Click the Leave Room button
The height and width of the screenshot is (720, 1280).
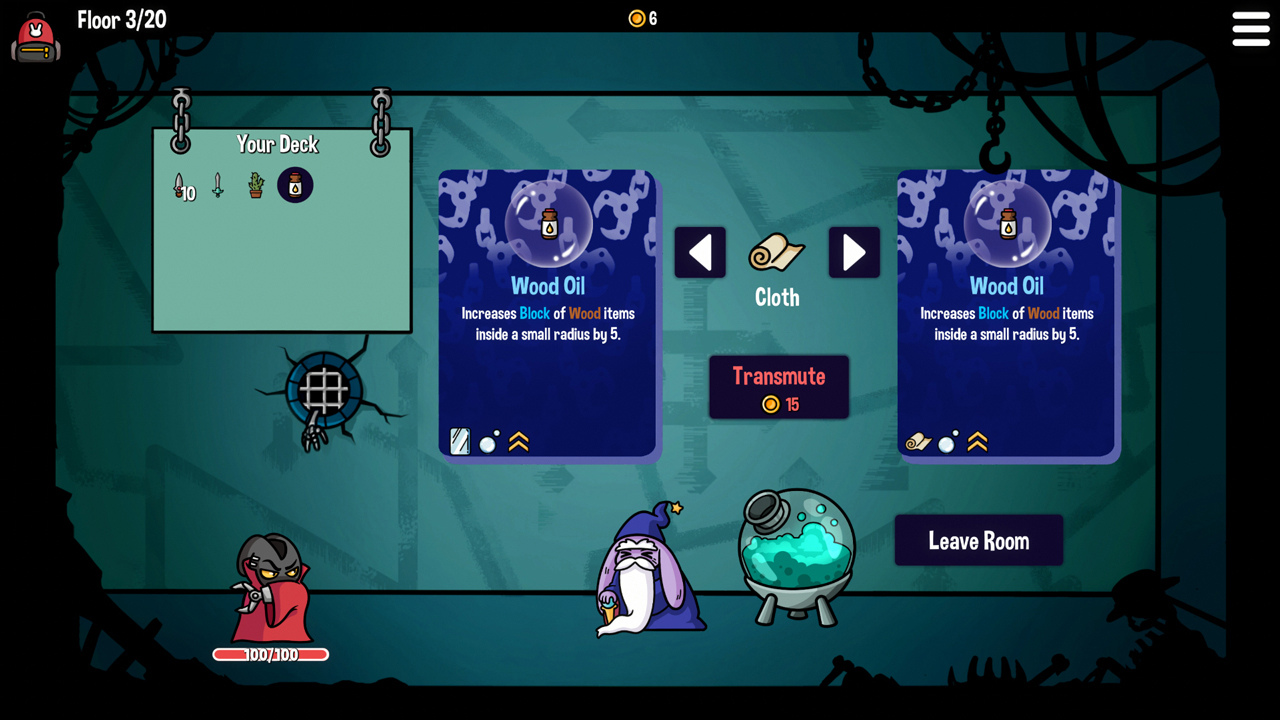click(978, 540)
